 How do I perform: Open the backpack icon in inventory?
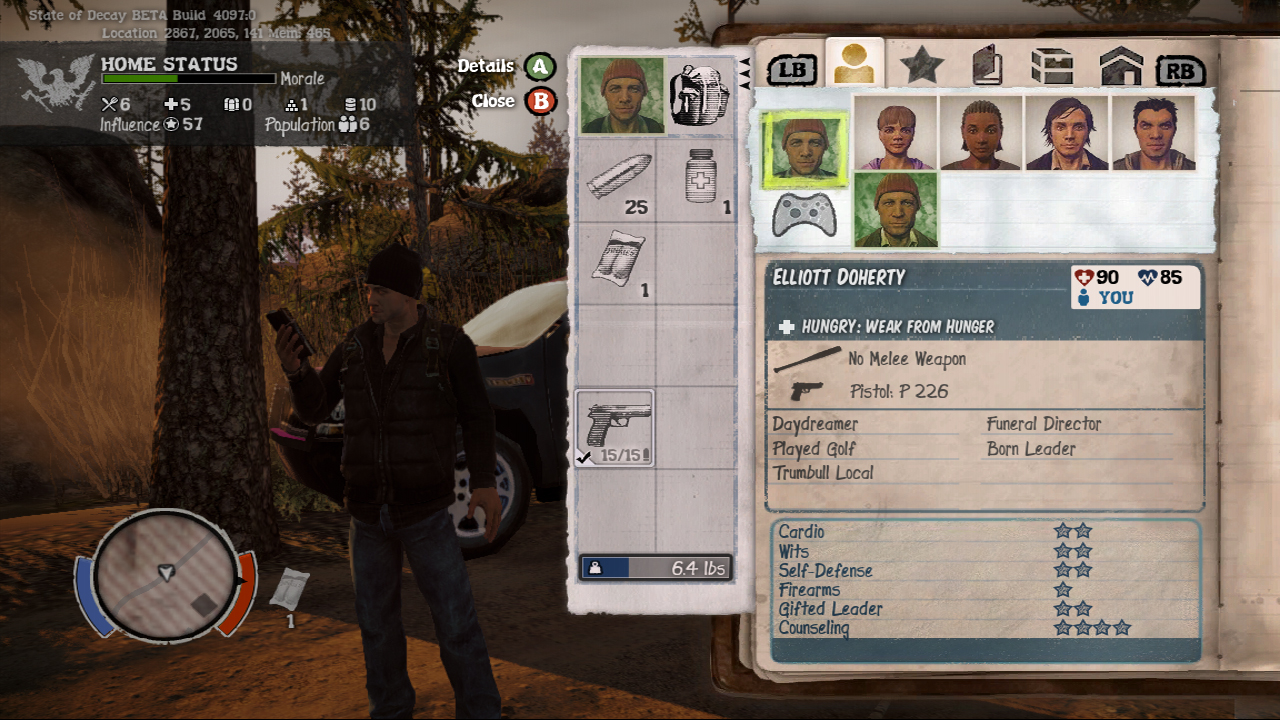tap(699, 96)
